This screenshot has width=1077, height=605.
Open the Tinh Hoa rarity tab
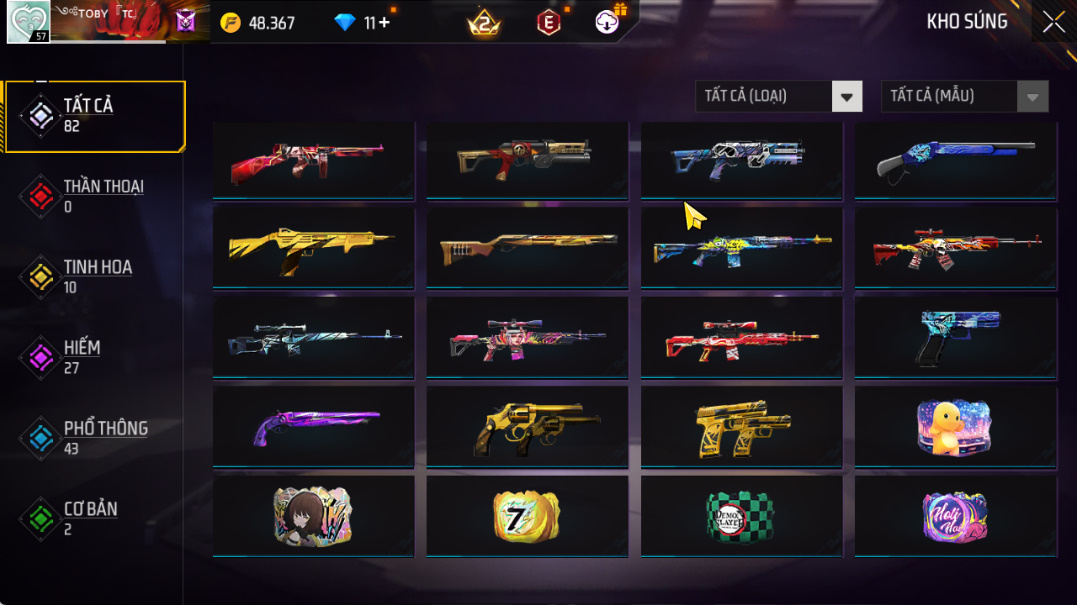pos(95,277)
